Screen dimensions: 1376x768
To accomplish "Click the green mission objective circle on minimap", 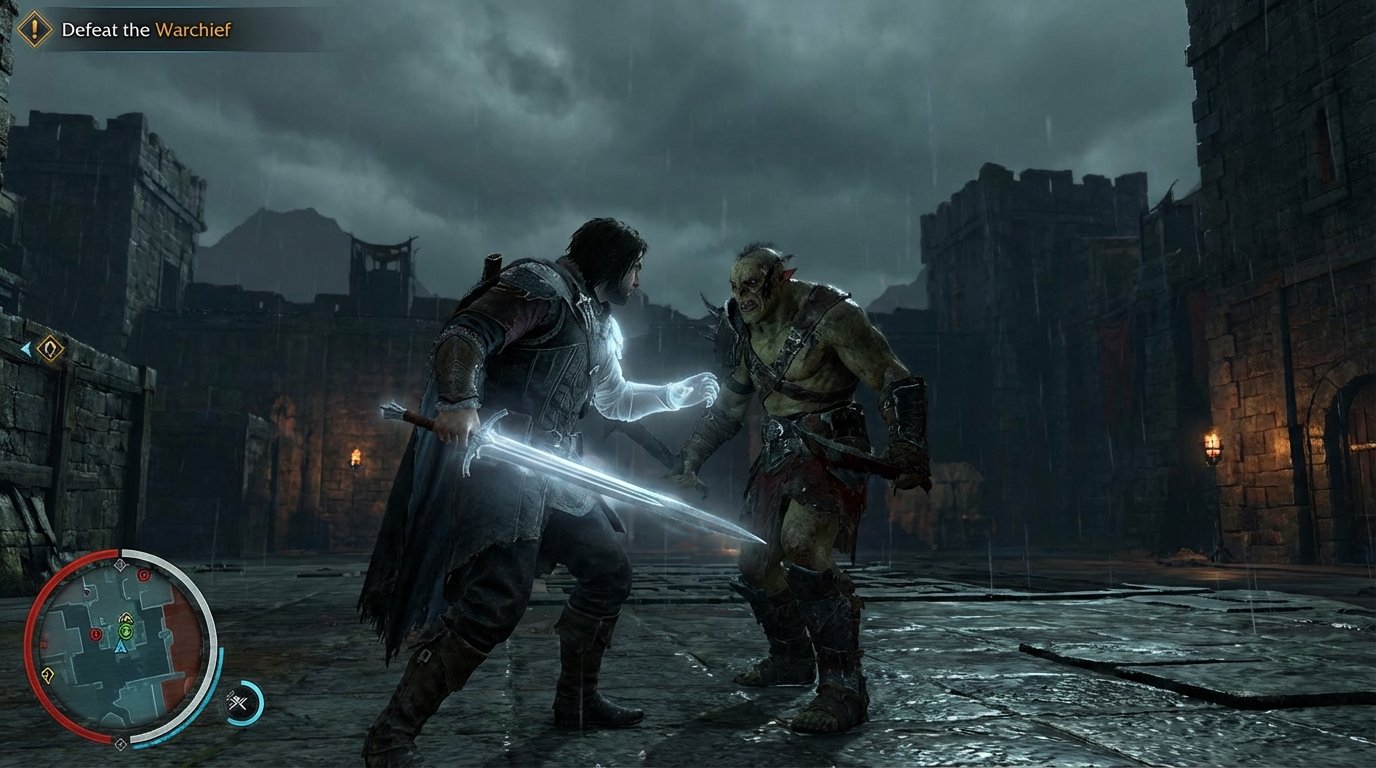I will 125,631.
